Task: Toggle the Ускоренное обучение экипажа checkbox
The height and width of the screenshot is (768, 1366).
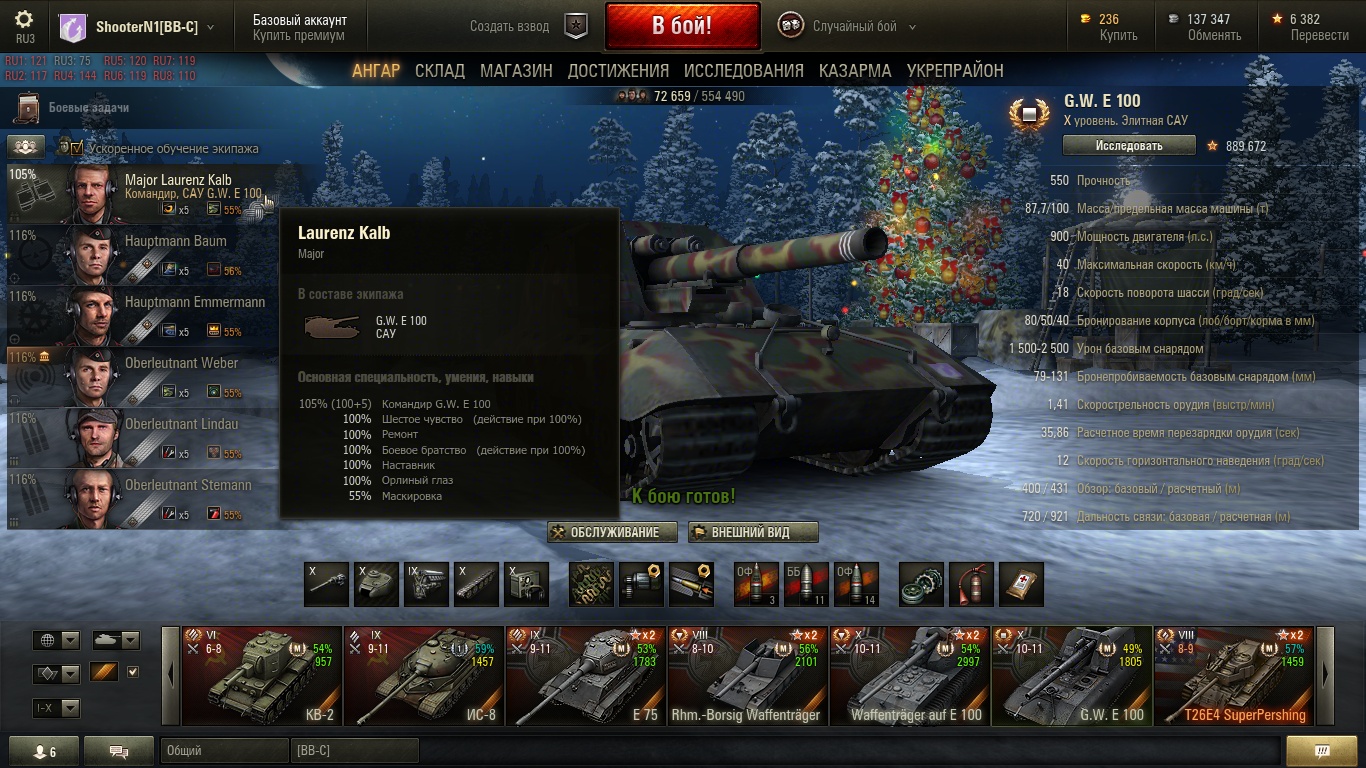Action: pos(77,148)
